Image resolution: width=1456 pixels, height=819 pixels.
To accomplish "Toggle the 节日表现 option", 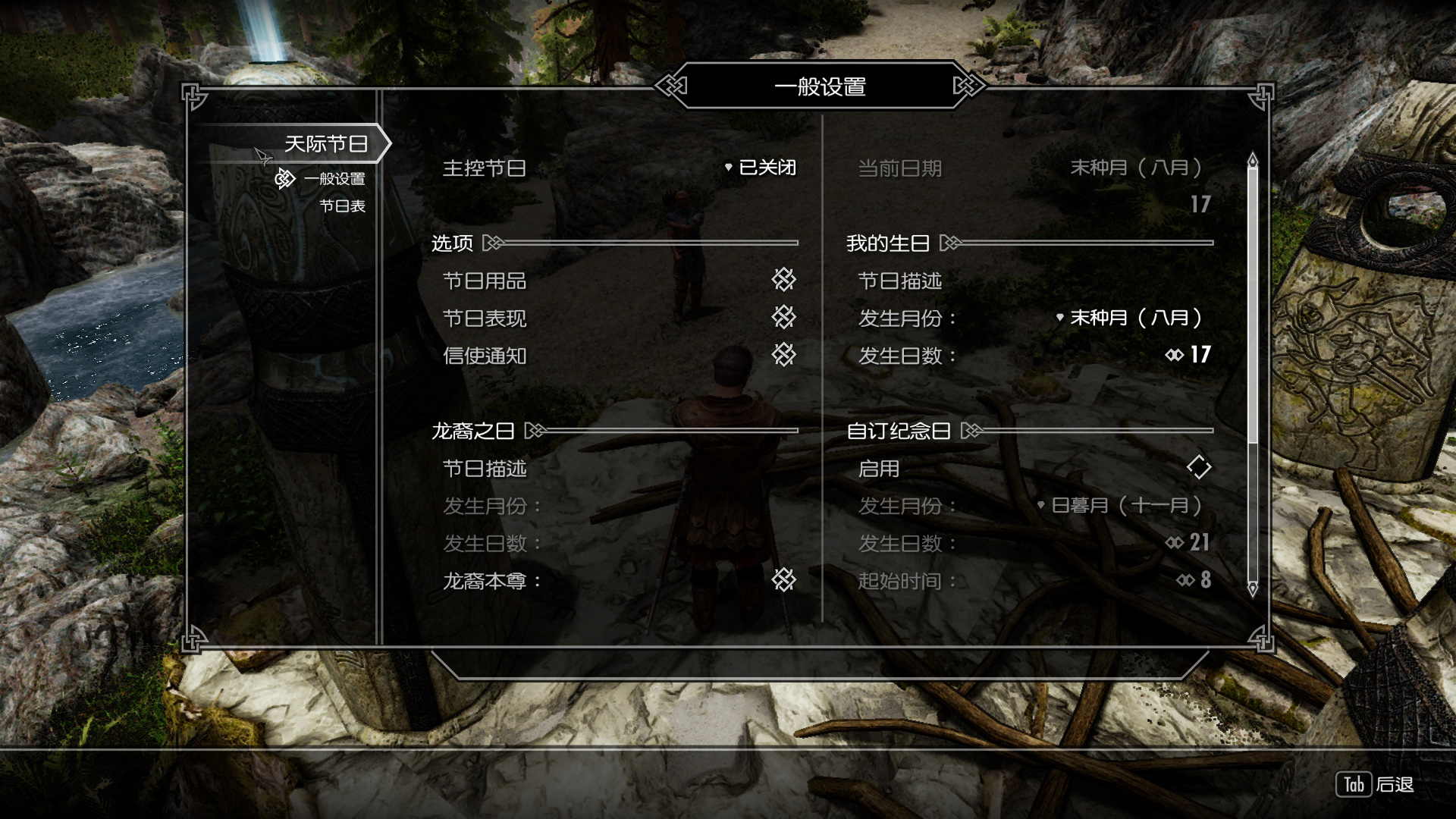I will (x=783, y=317).
